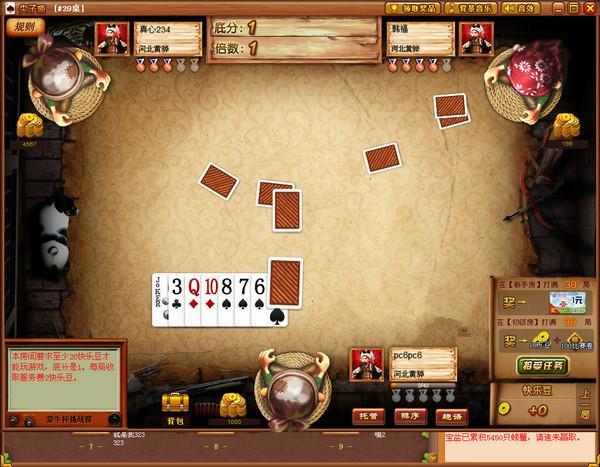
Task: Close the game window
Action: coord(588,8)
